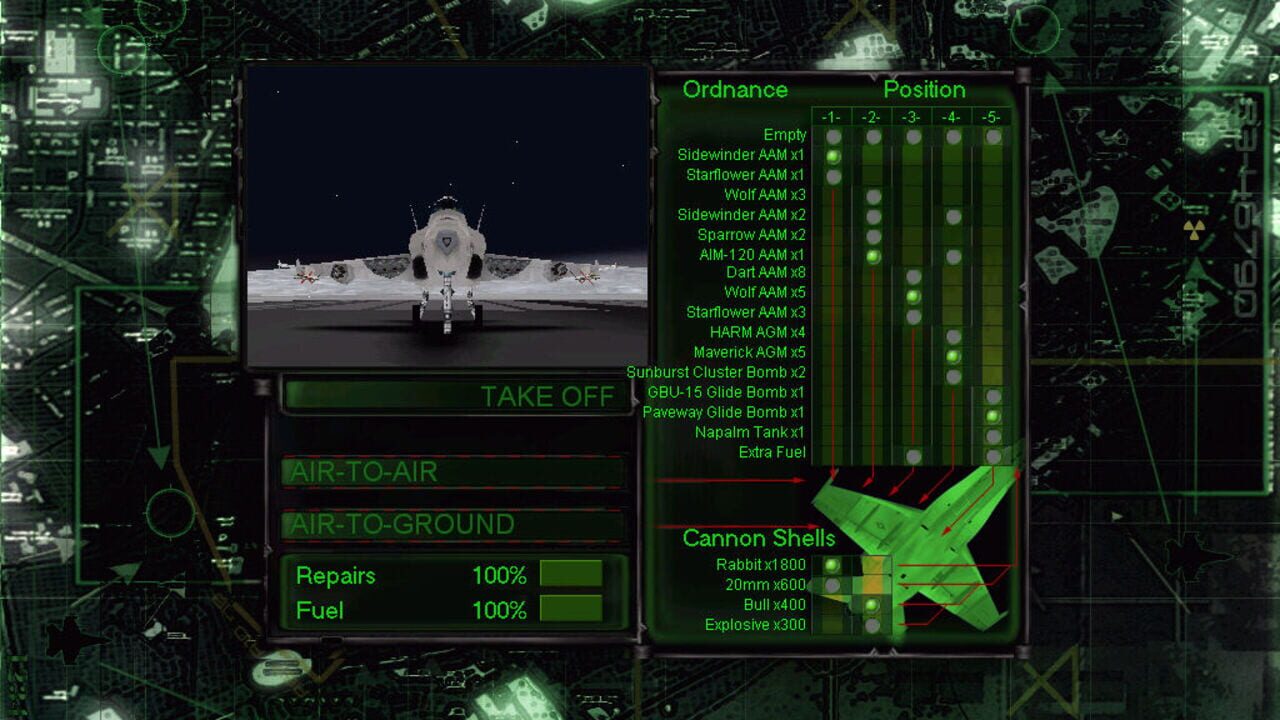1280x720 pixels.
Task: Click the TAKE OFF button
Action: point(455,396)
